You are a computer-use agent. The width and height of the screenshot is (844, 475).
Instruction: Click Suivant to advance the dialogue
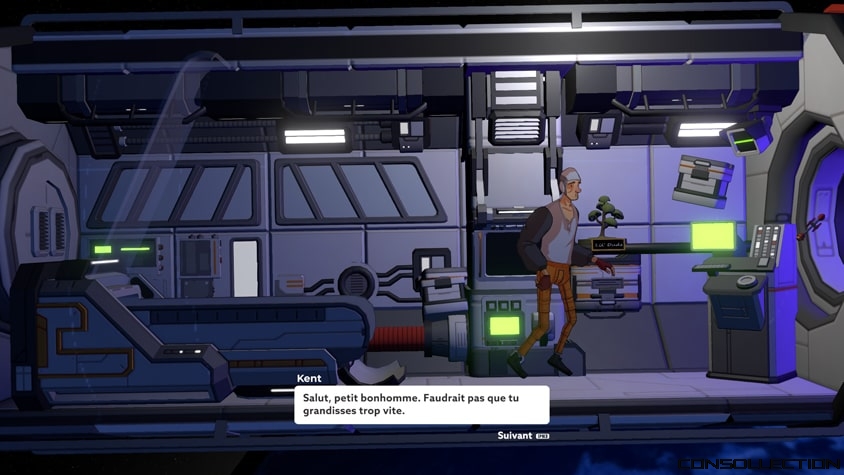click(x=516, y=436)
